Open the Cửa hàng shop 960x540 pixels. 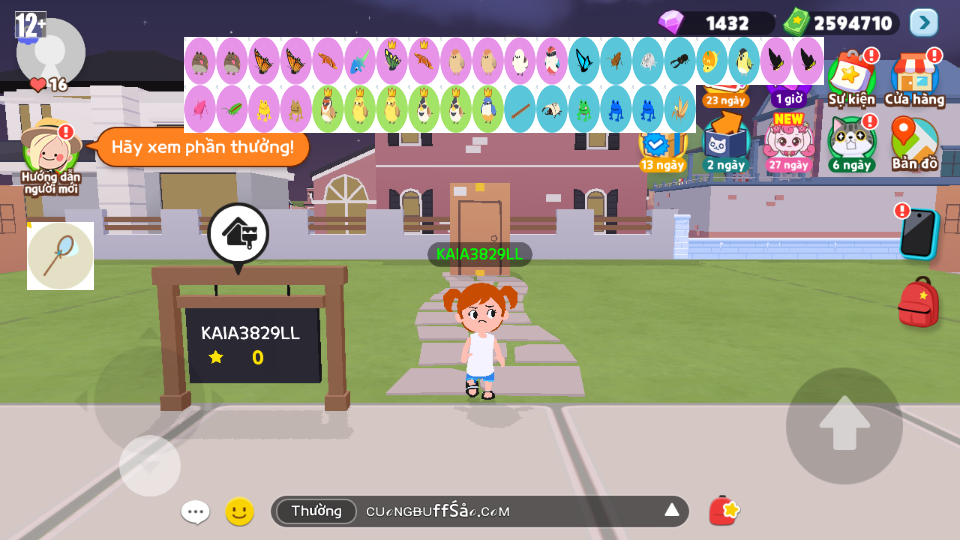coord(914,78)
